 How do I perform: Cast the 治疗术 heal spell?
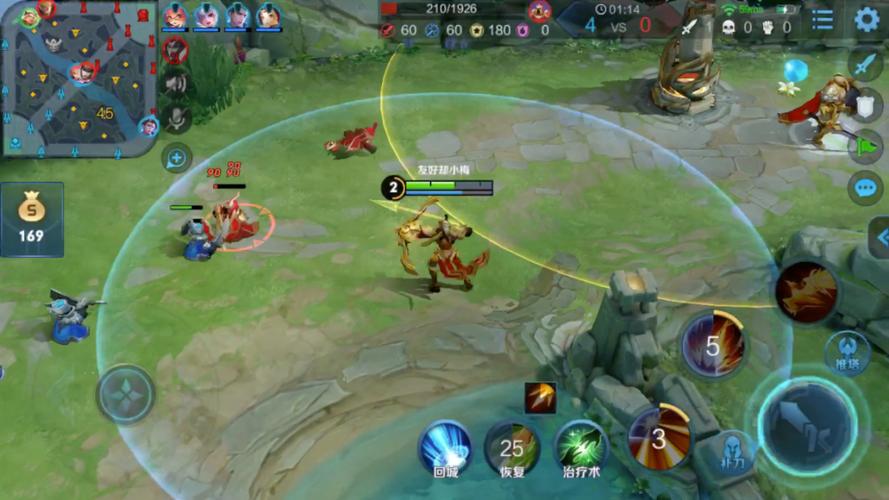[x=582, y=447]
